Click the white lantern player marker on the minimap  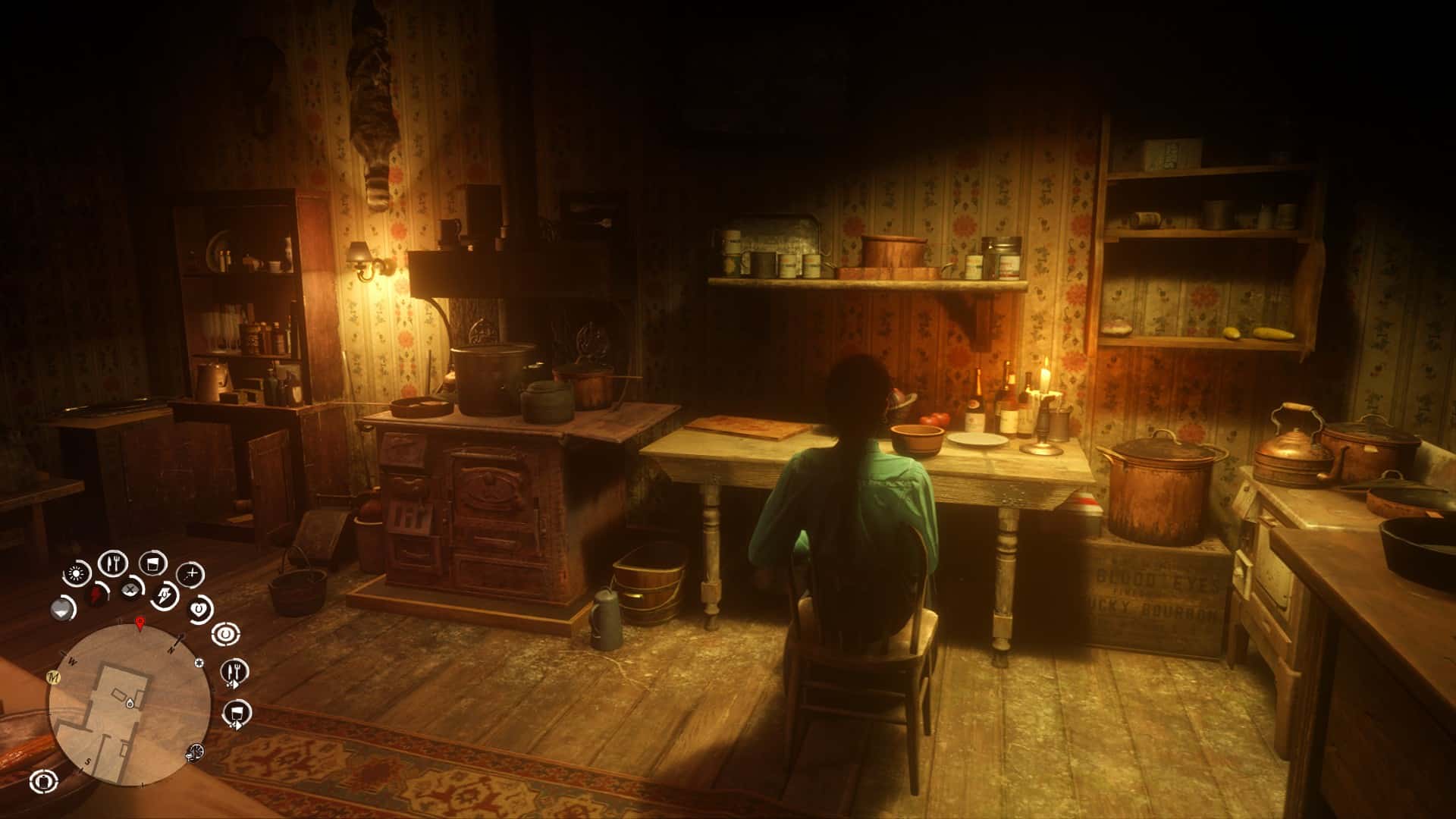(x=130, y=703)
